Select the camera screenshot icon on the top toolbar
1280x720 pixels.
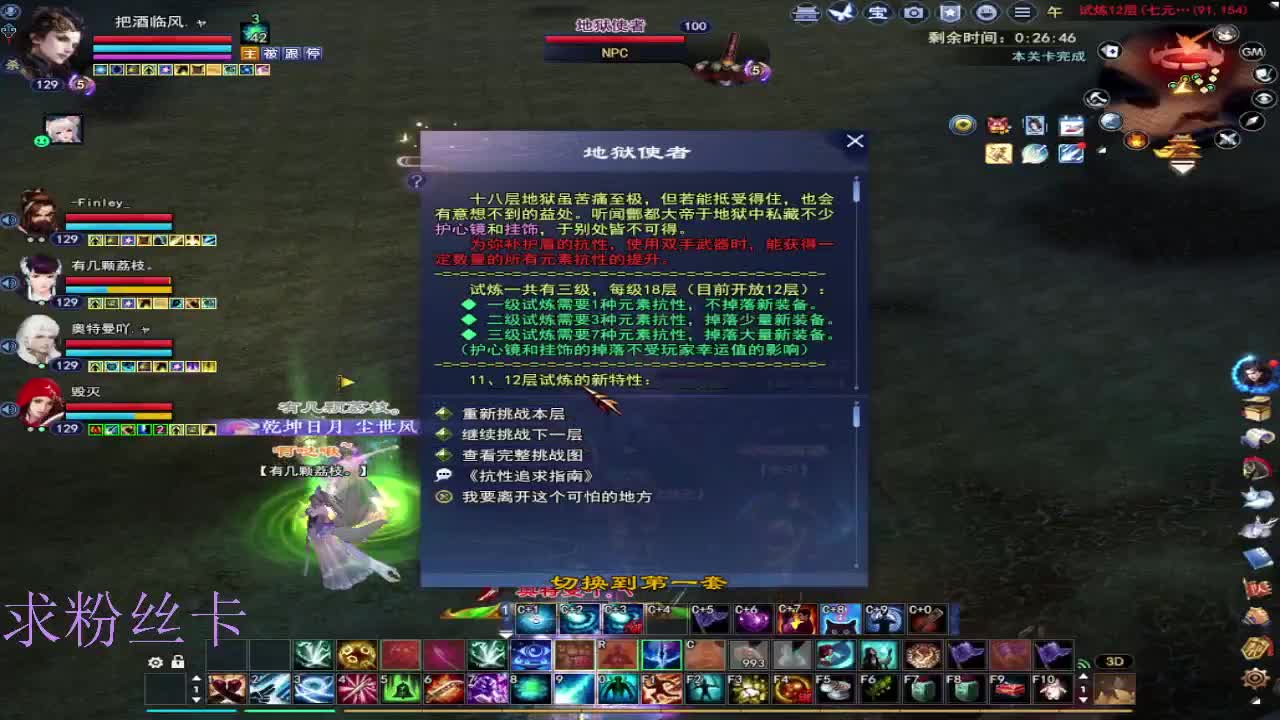(x=914, y=13)
